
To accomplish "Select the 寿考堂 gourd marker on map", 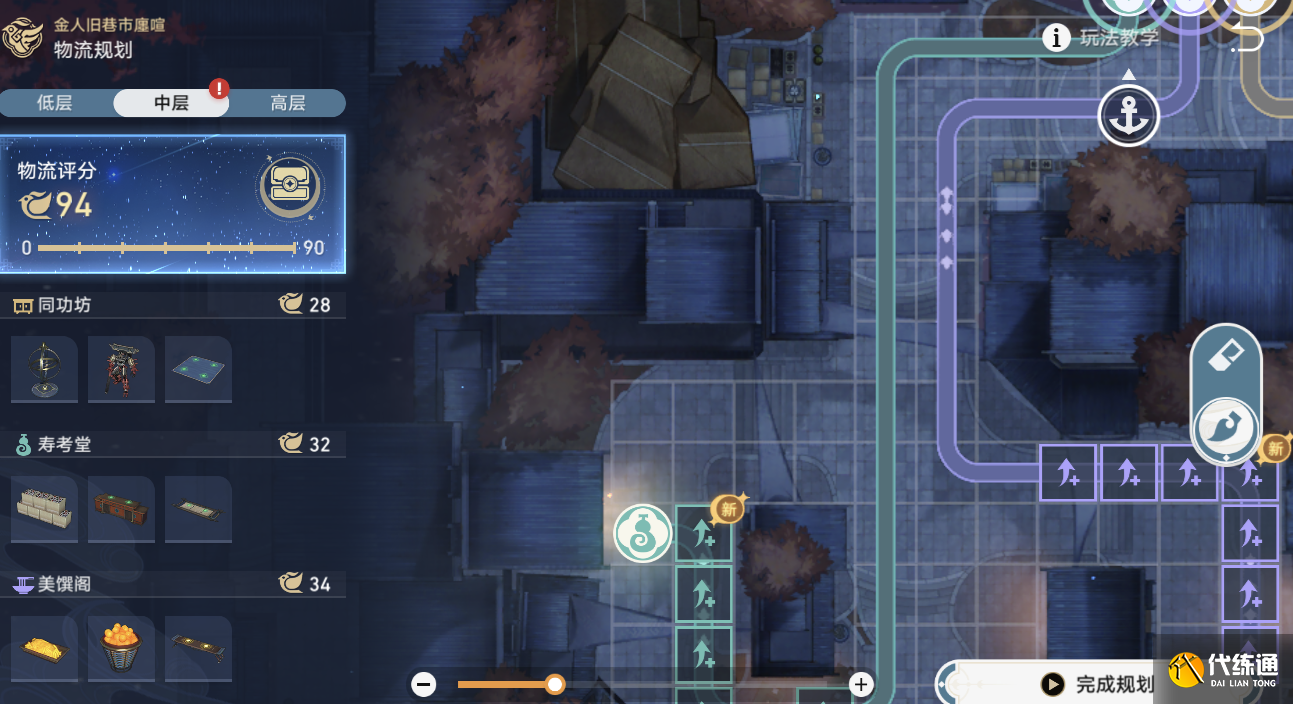I will [642, 533].
